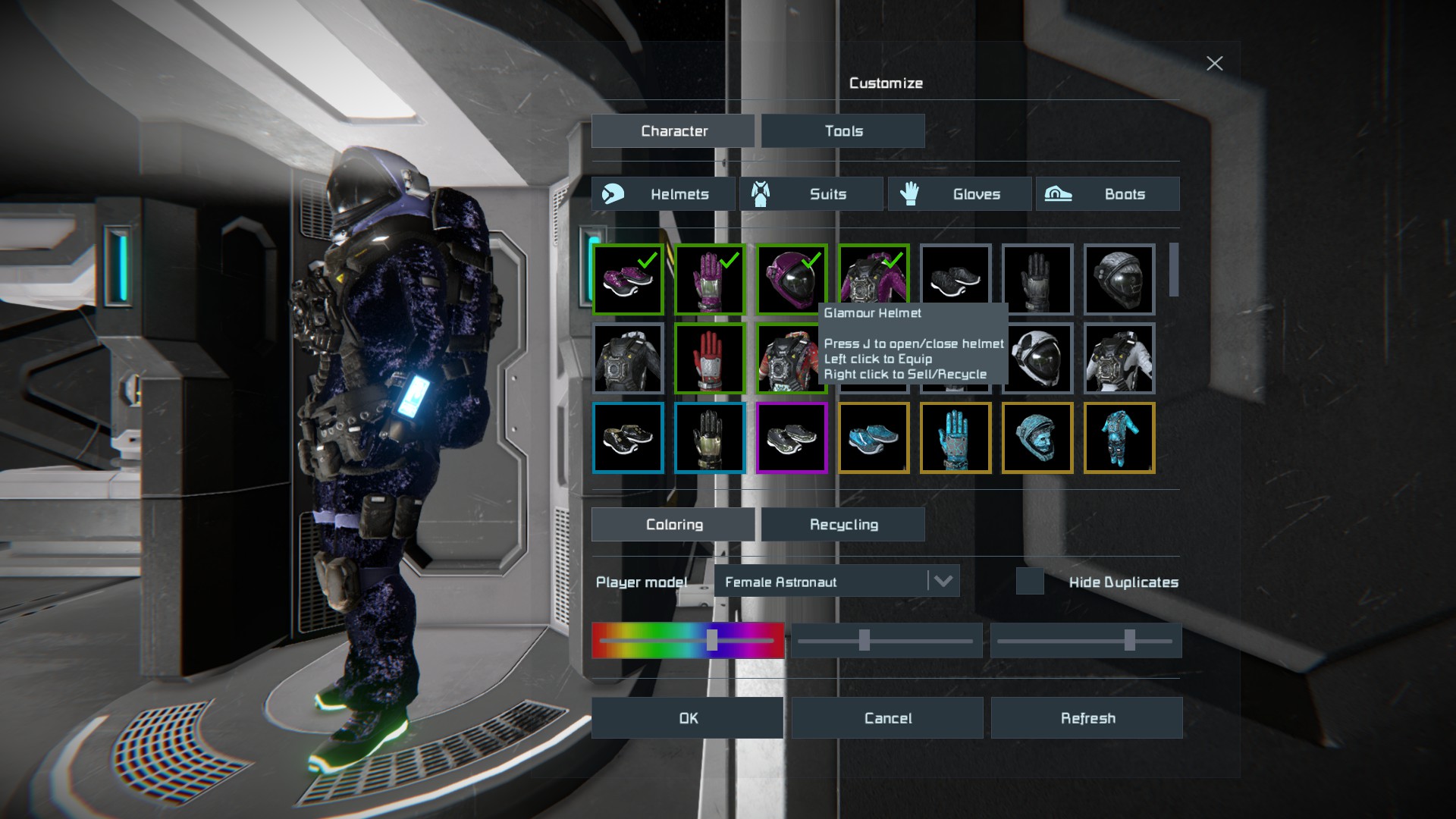
Task: Filter items by Helmets
Action: click(x=663, y=194)
